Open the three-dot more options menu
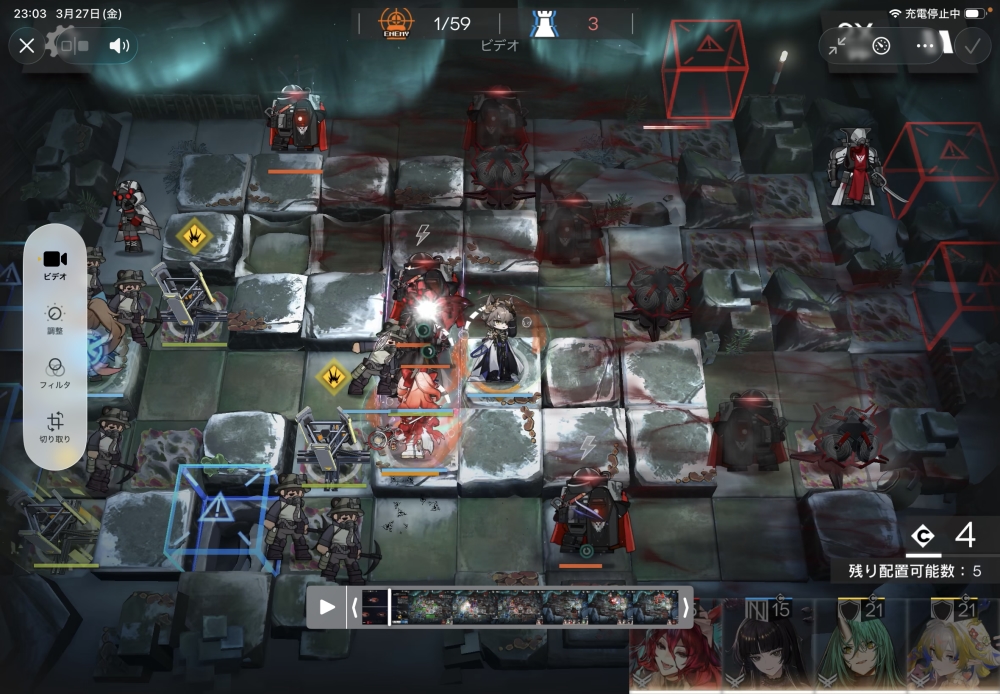Image resolution: width=1000 pixels, height=694 pixels. 925,46
